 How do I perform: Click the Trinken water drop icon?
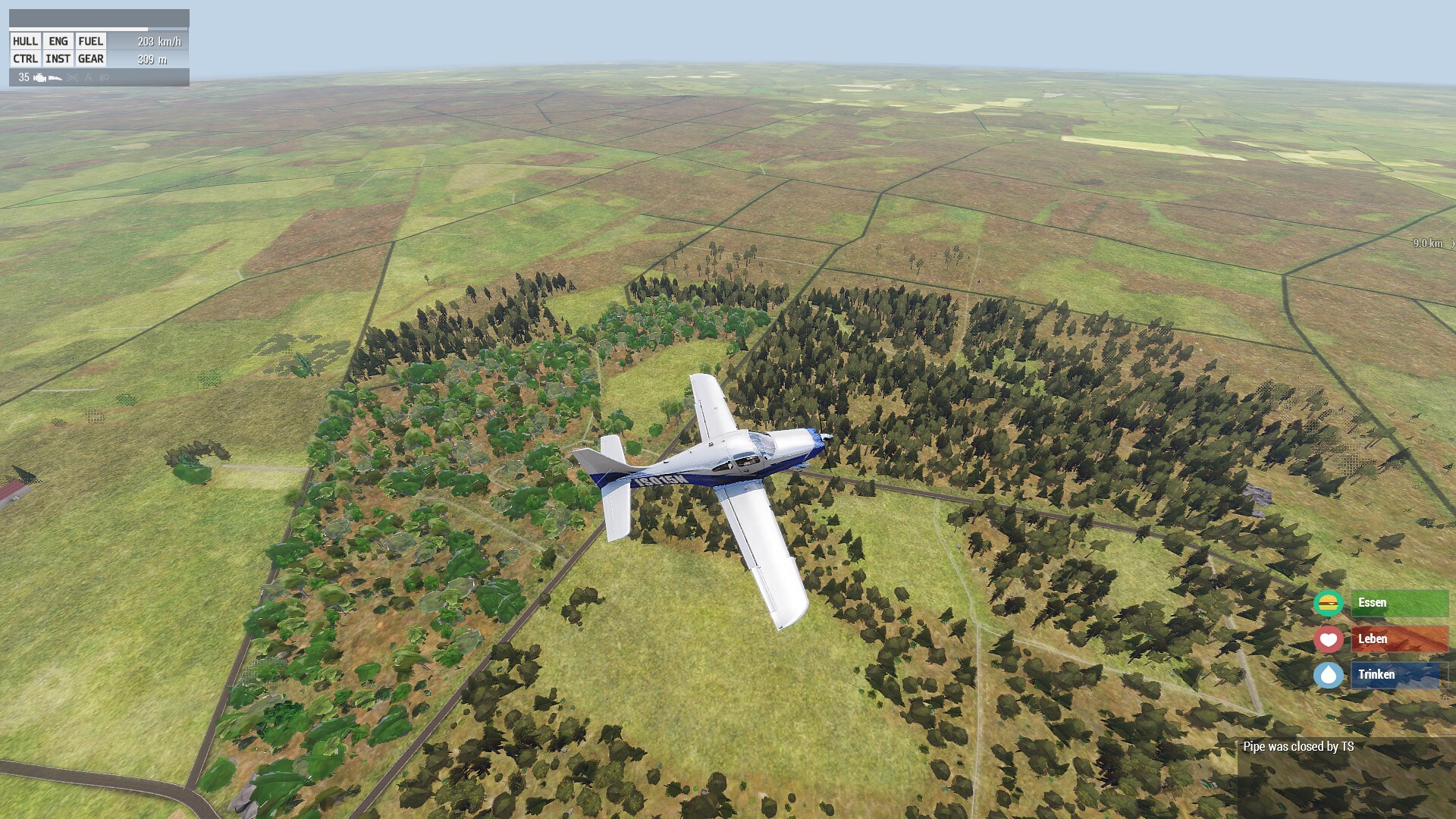tap(1328, 675)
